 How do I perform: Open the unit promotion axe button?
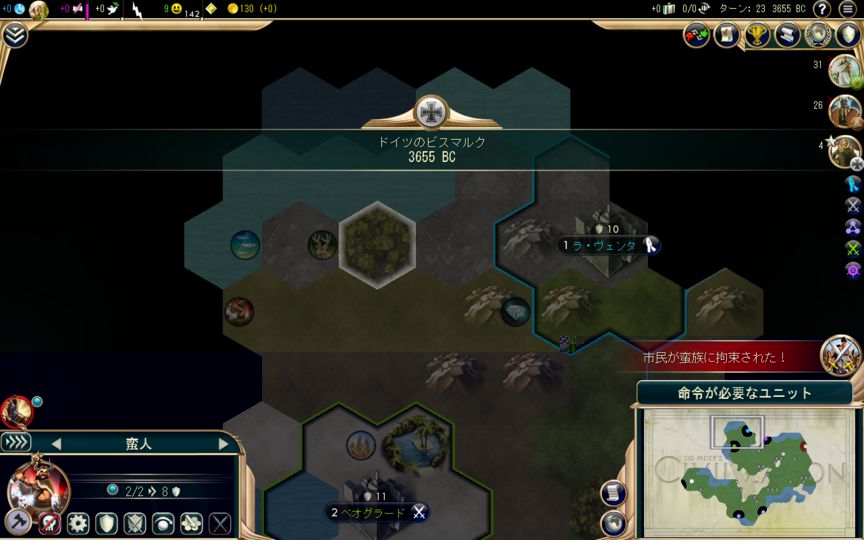pyautogui.click(x=17, y=522)
